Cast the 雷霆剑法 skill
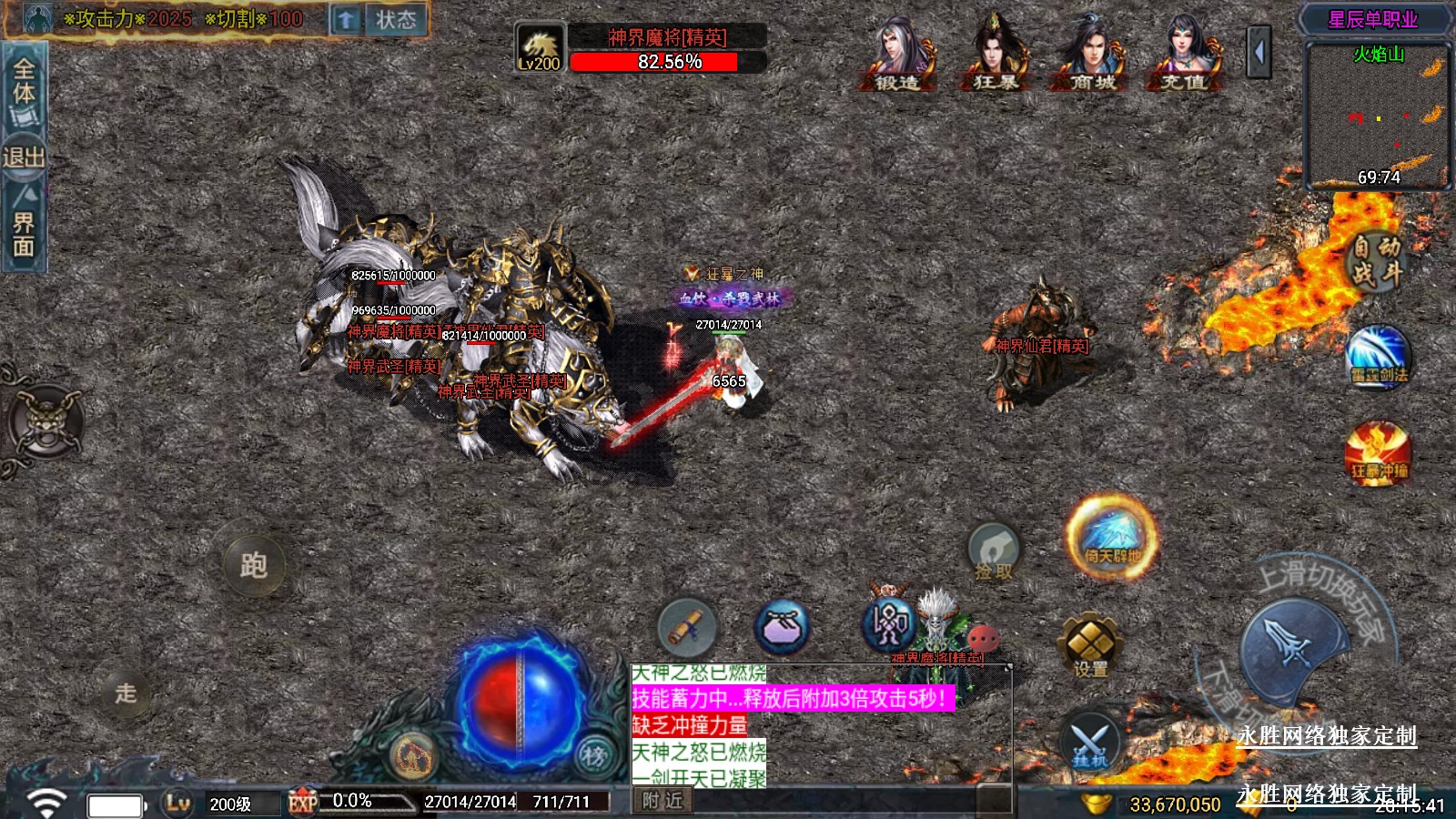 [1378, 356]
